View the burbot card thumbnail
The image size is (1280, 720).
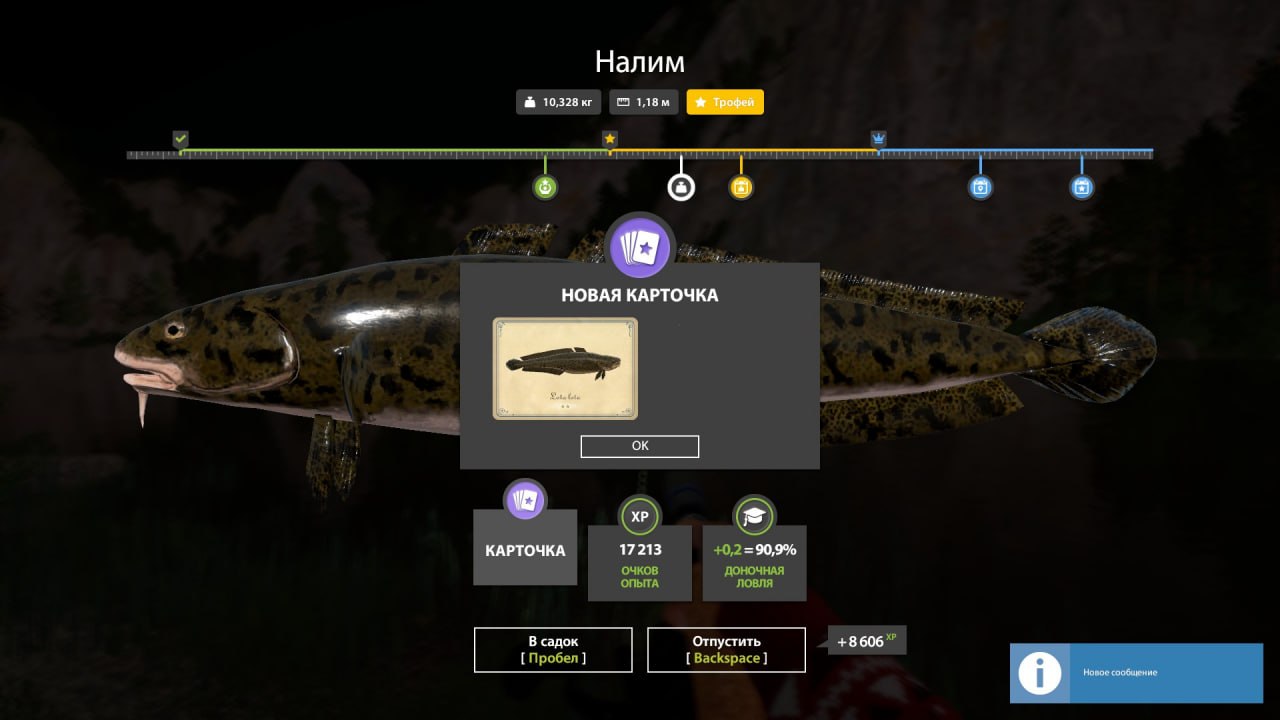tap(565, 368)
